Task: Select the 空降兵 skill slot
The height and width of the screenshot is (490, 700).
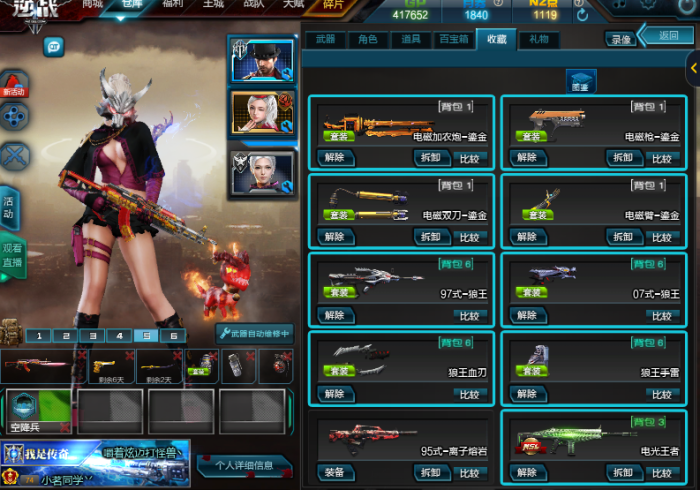Action: [x=37, y=411]
